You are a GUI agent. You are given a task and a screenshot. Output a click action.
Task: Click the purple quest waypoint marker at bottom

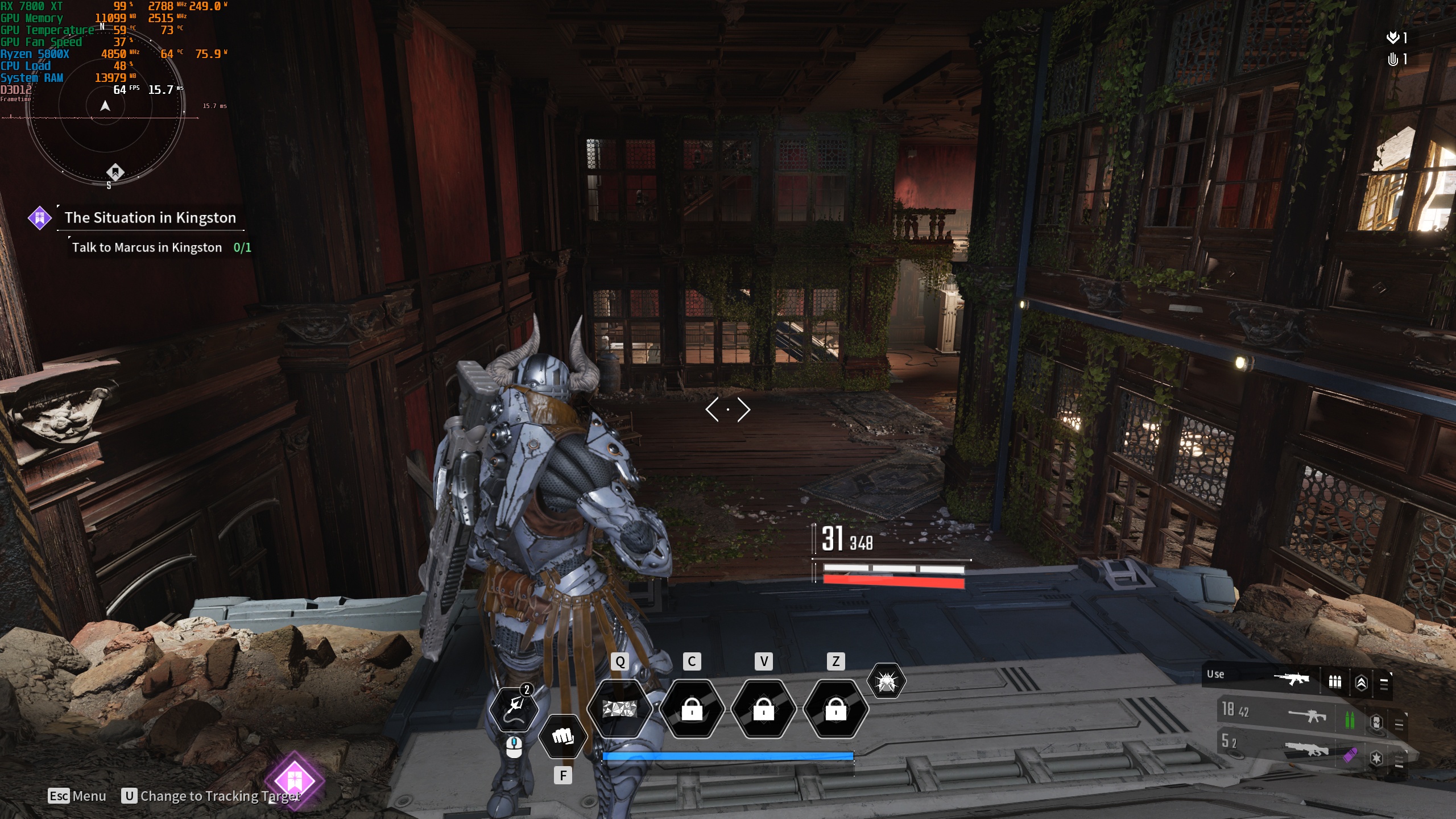[x=294, y=780]
